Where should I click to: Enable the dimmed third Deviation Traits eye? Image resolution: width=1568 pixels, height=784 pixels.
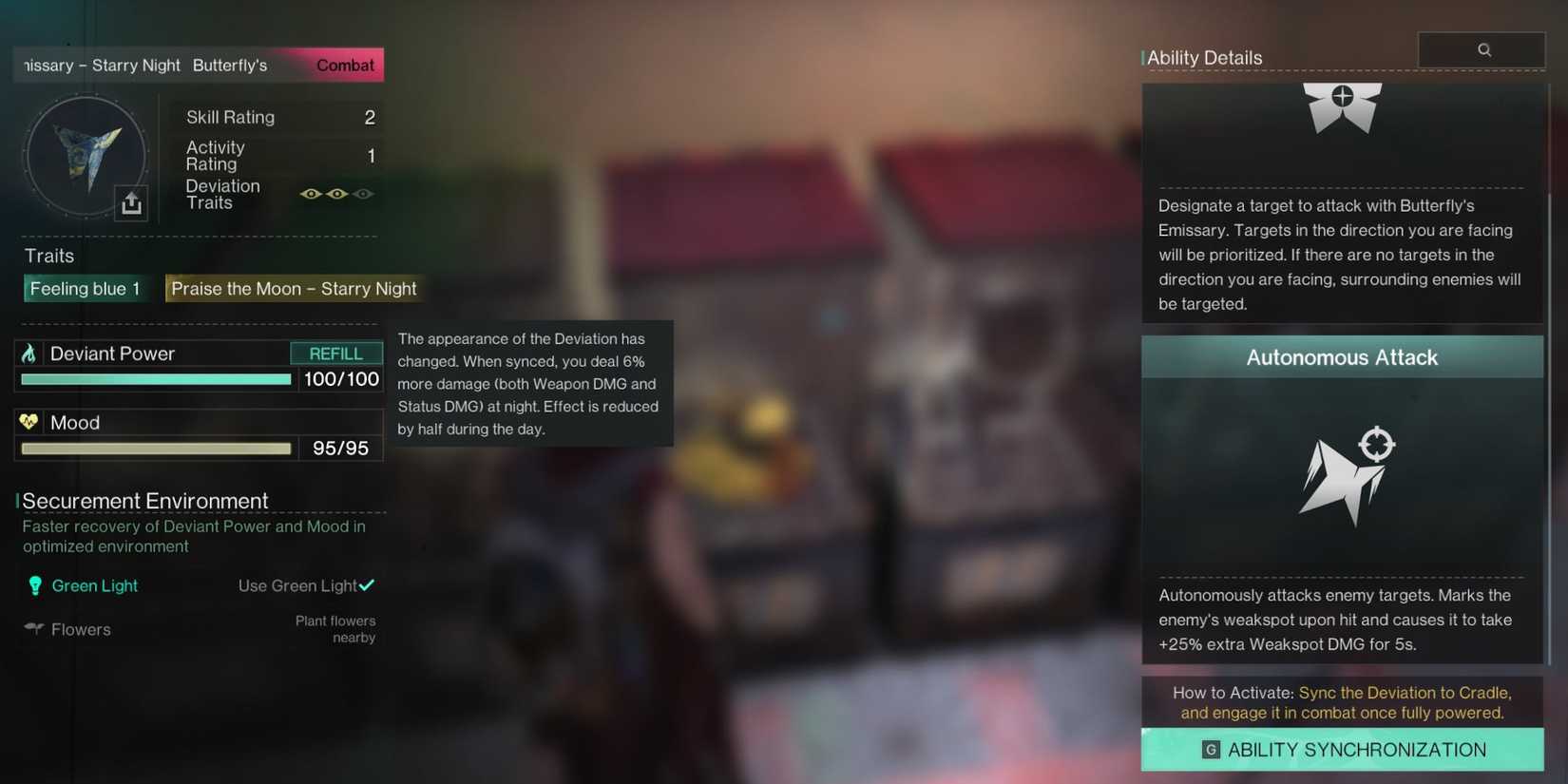click(363, 193)
